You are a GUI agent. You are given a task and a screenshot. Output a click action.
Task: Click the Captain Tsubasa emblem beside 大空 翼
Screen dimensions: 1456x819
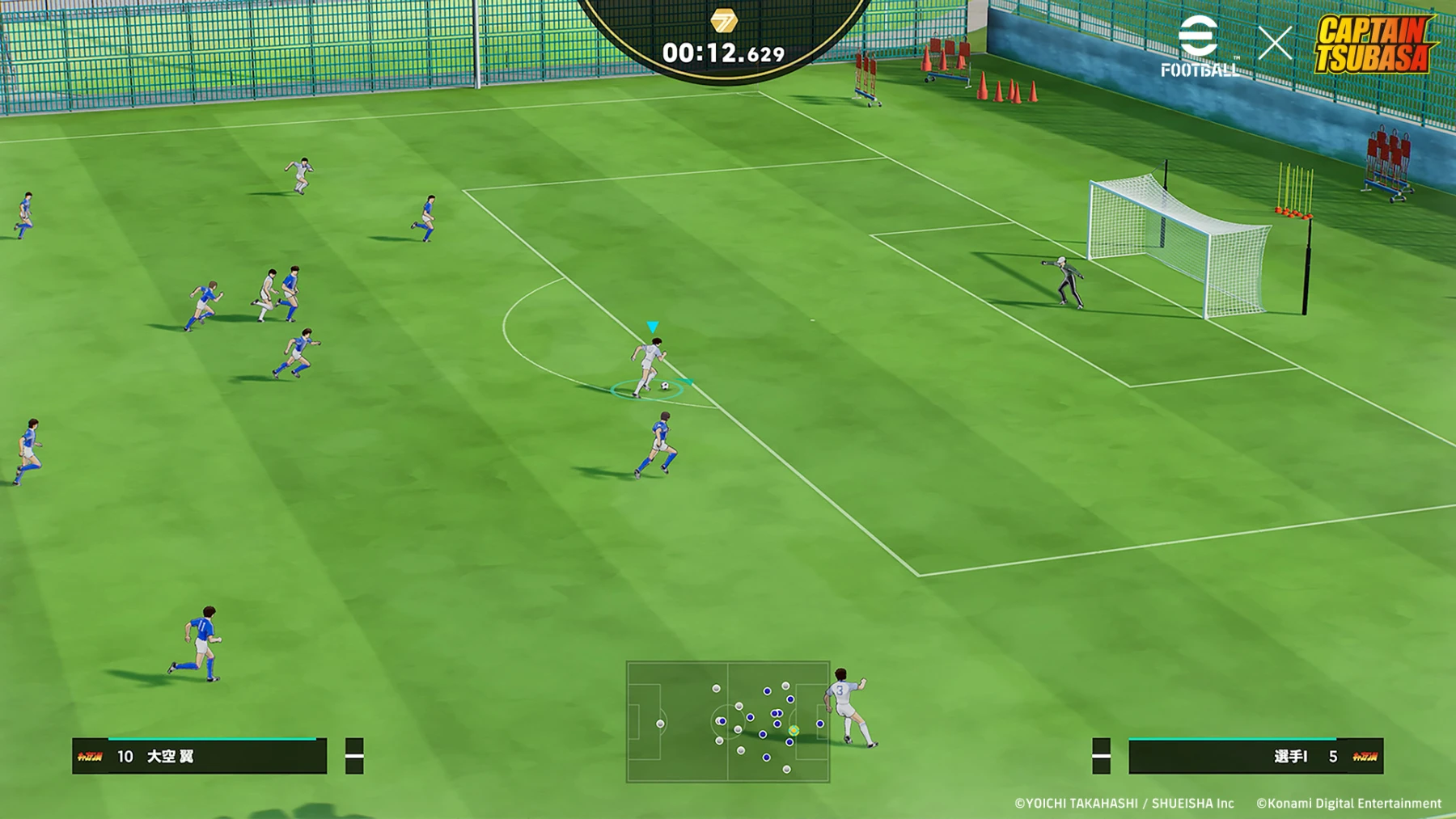pyautogui.click(x=91, y=757)
